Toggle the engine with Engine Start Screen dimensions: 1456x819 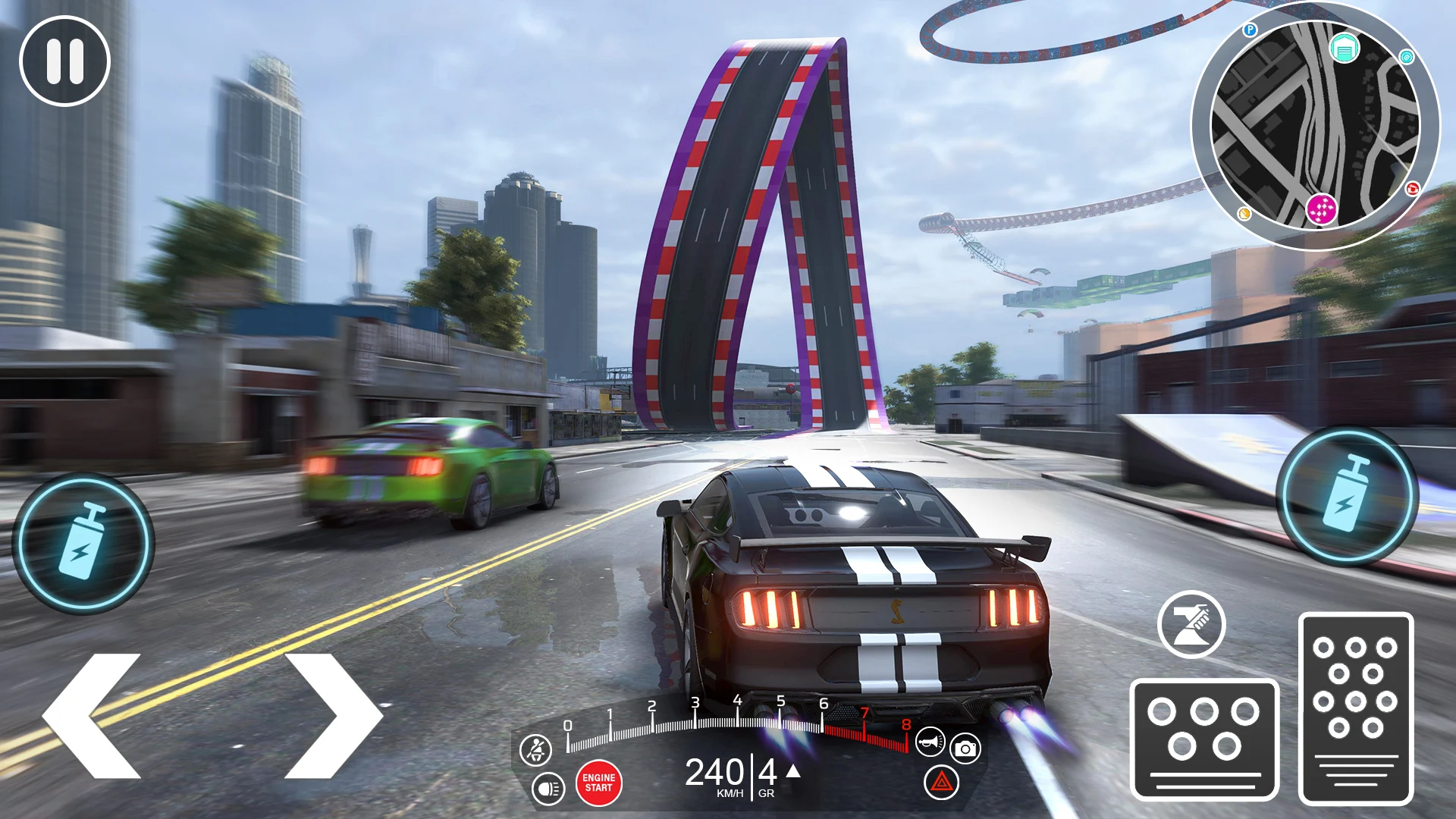coord(598,781)
